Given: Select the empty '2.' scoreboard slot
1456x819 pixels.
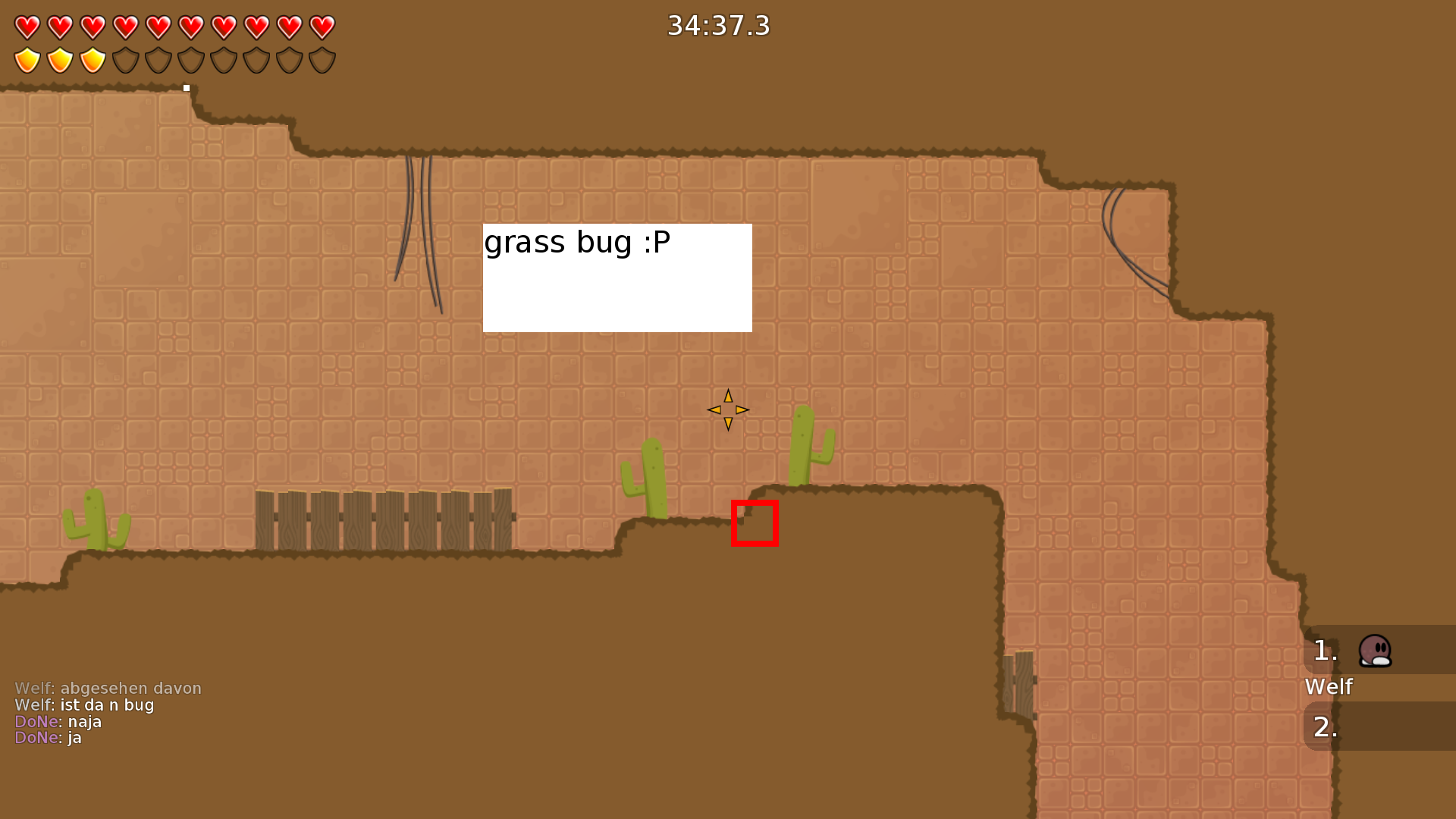Looking at the screenshot, I should 1326,726.
